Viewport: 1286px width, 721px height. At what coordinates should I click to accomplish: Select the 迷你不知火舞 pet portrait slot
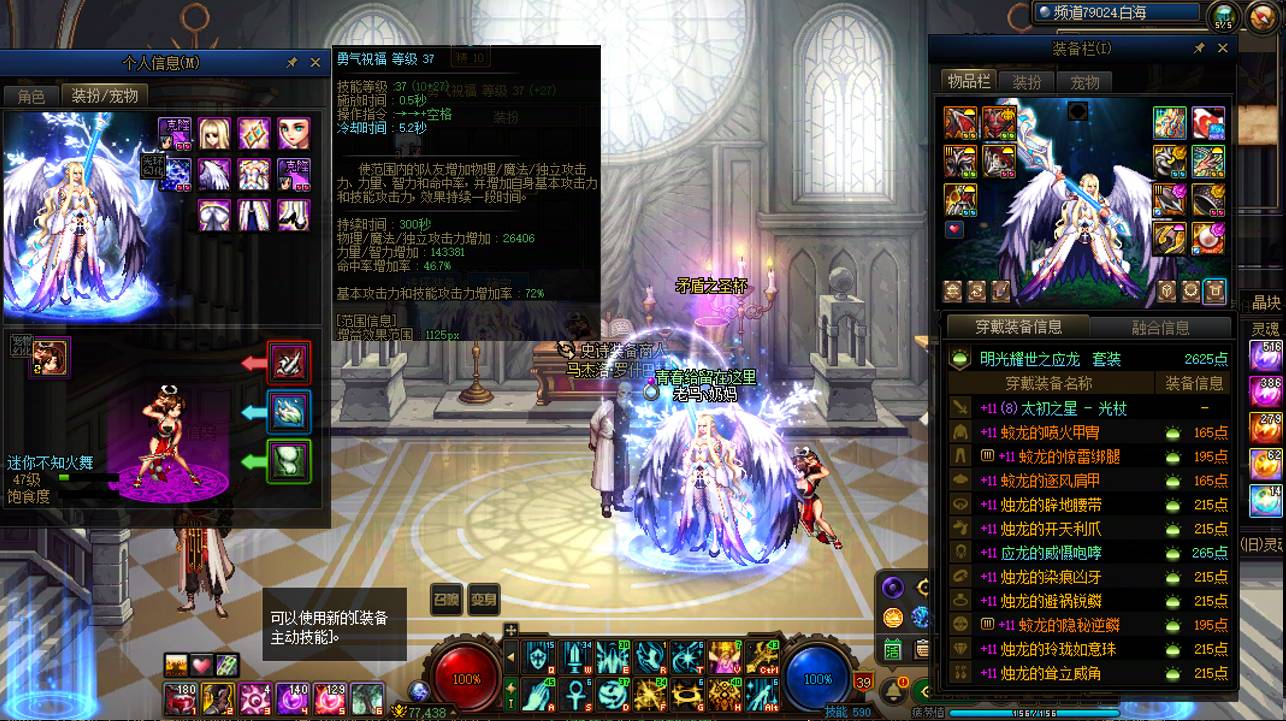tap(49, 357)
